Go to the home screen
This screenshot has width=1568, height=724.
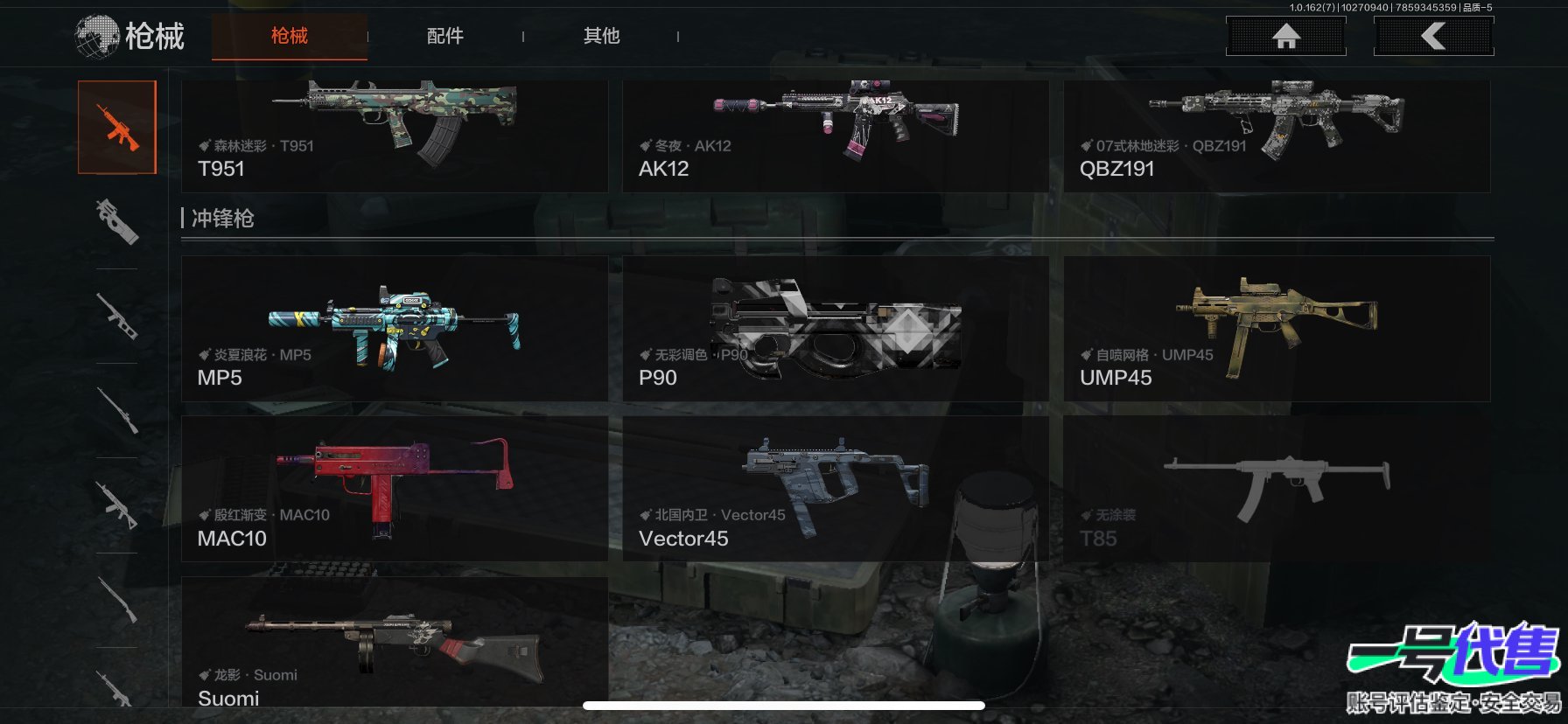tap(1285, 37)
